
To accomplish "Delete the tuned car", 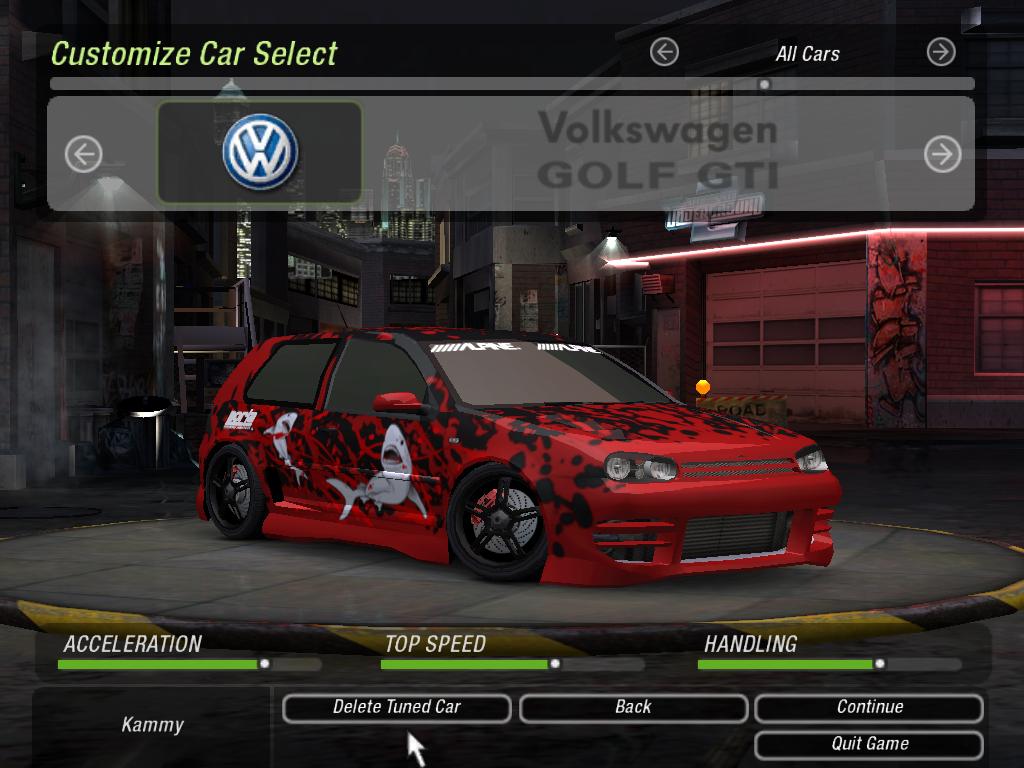I will point(397,708).
